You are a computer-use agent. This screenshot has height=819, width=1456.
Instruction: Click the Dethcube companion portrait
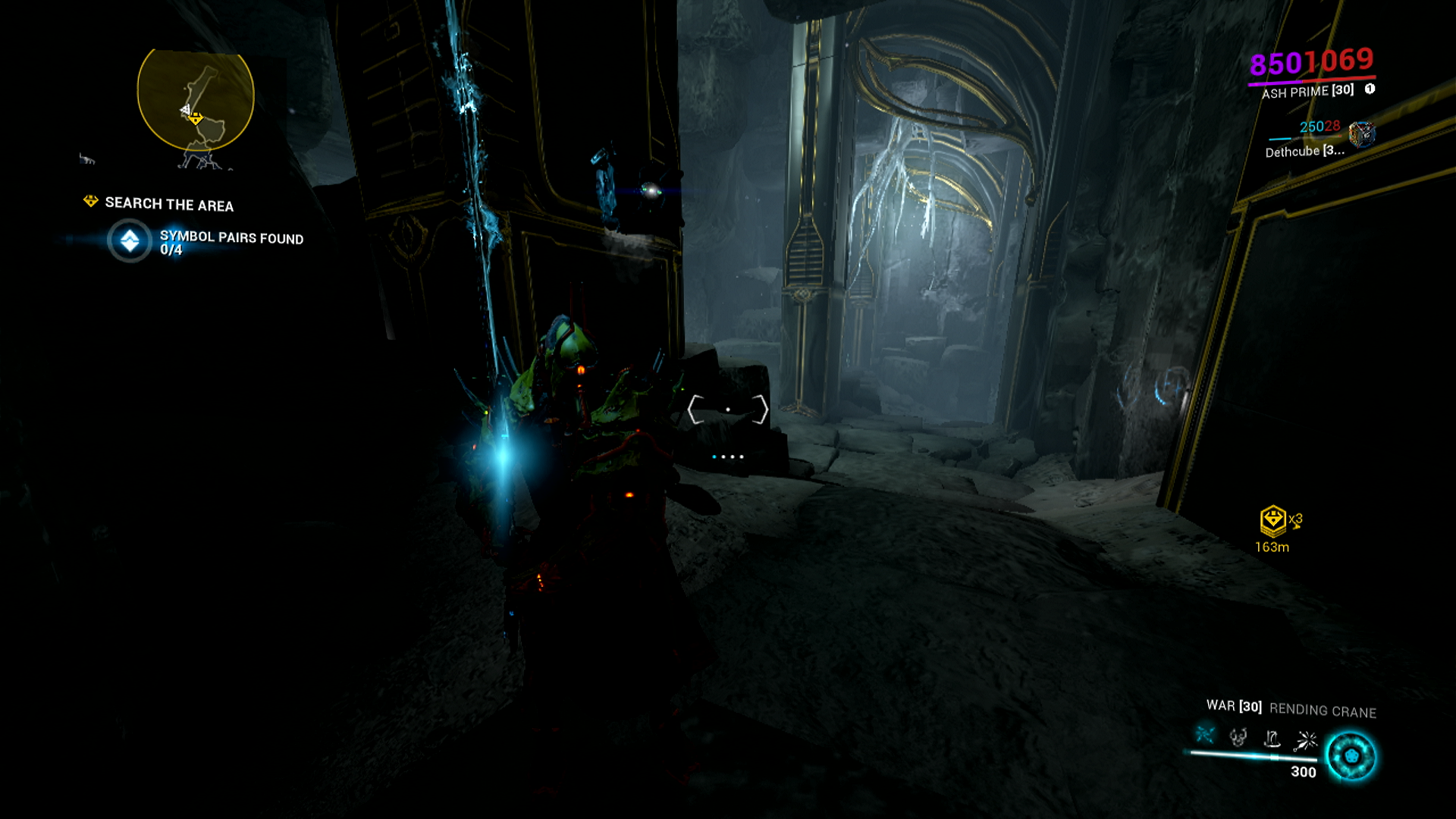coord(1362,134)
